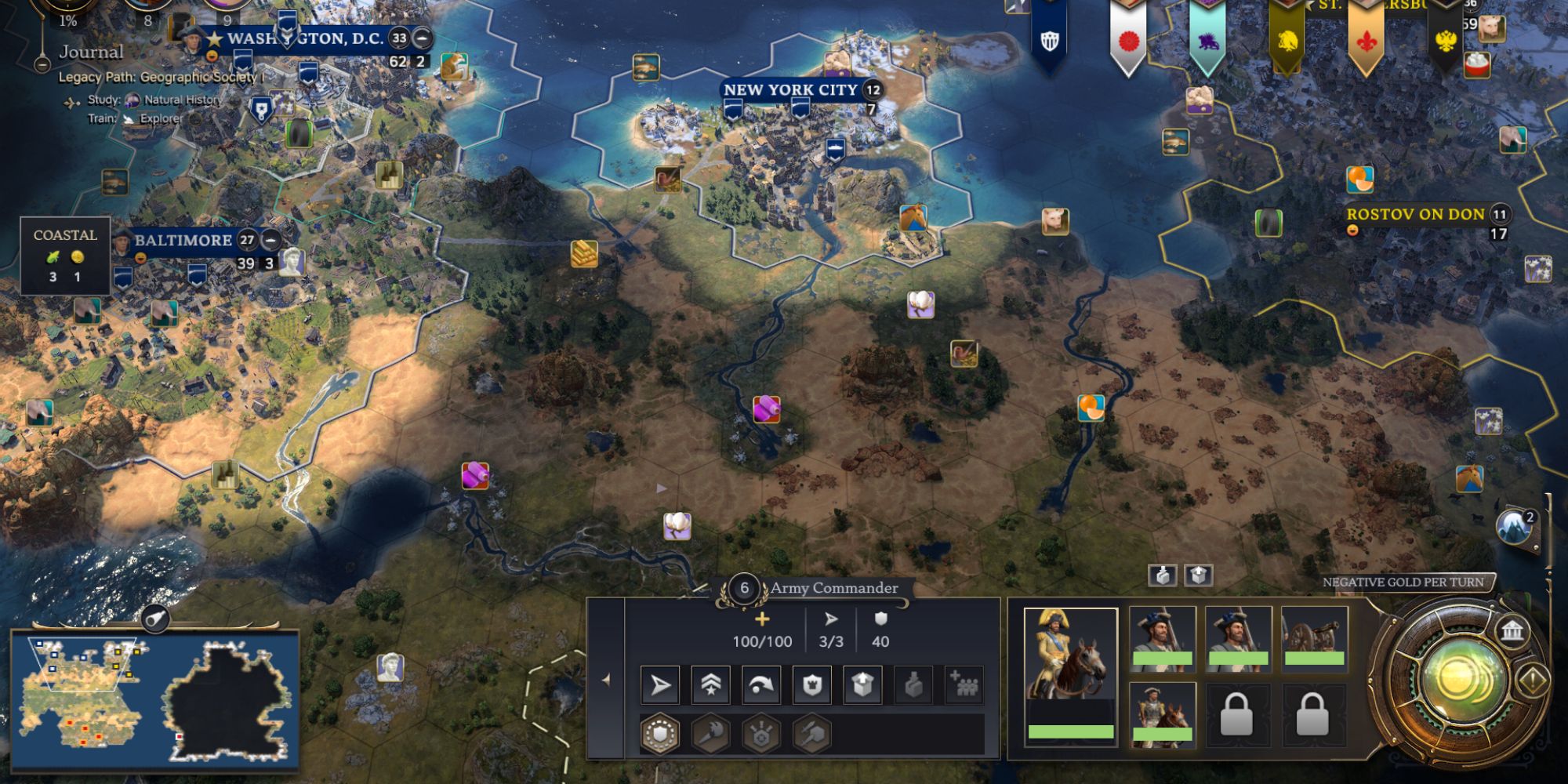This screenshot has width=1568, height=784.
Task: Select the cannon unit slot in the army
Action: tap(1314, 637)
